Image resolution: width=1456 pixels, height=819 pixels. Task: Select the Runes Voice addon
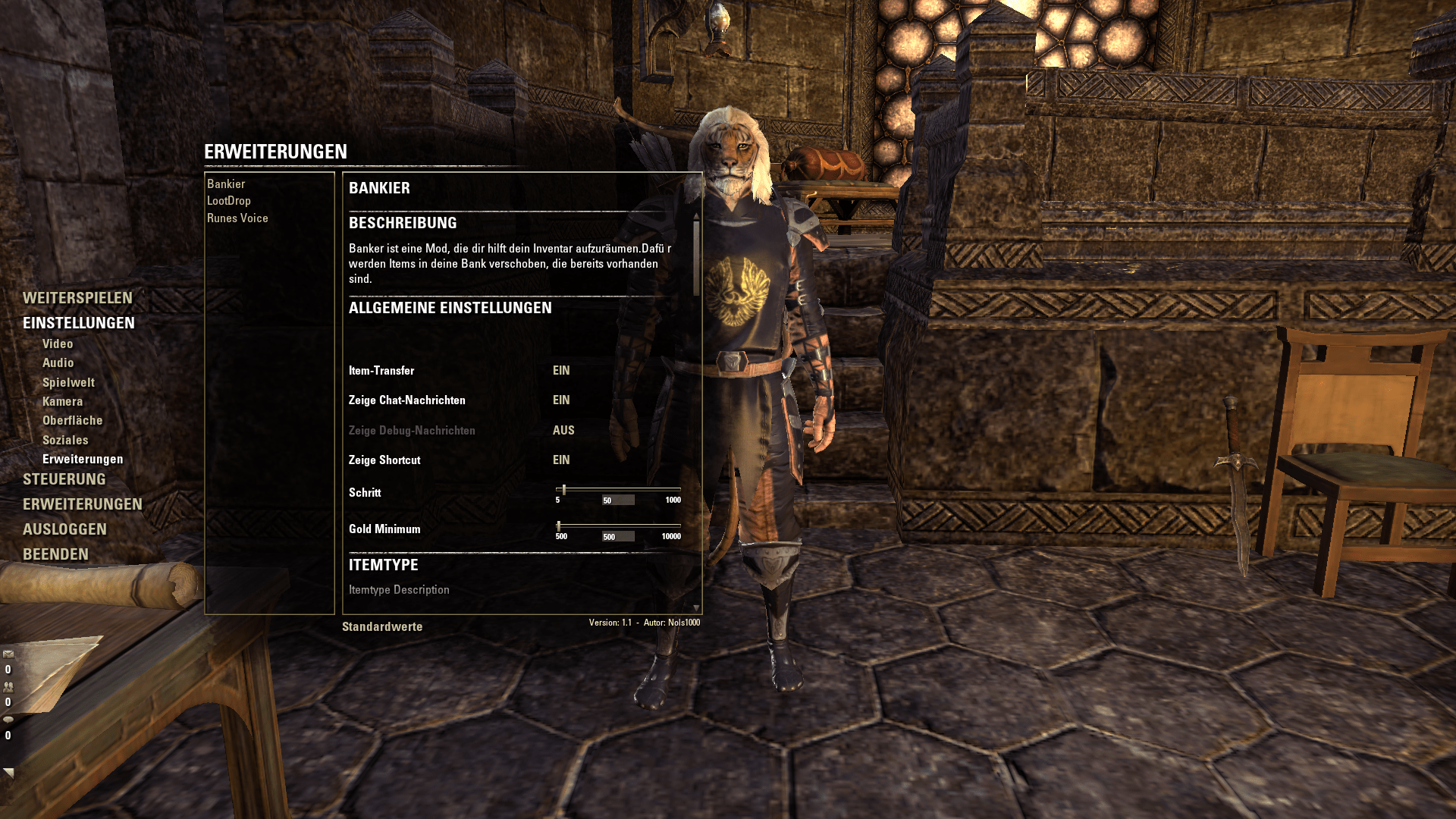(x=237, y=218)
